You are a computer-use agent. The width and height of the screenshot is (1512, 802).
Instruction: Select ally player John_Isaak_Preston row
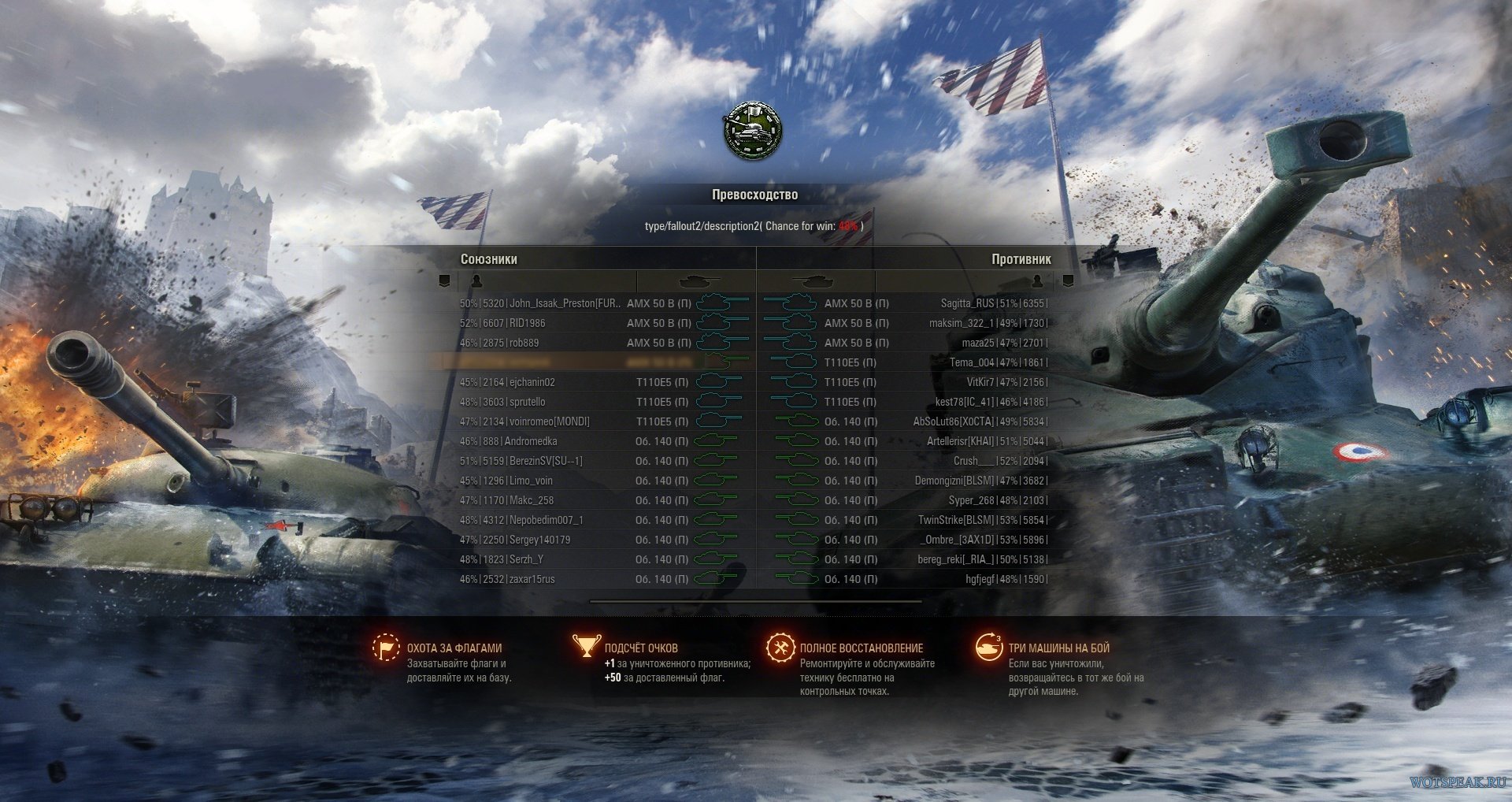[x=565, y=303]
